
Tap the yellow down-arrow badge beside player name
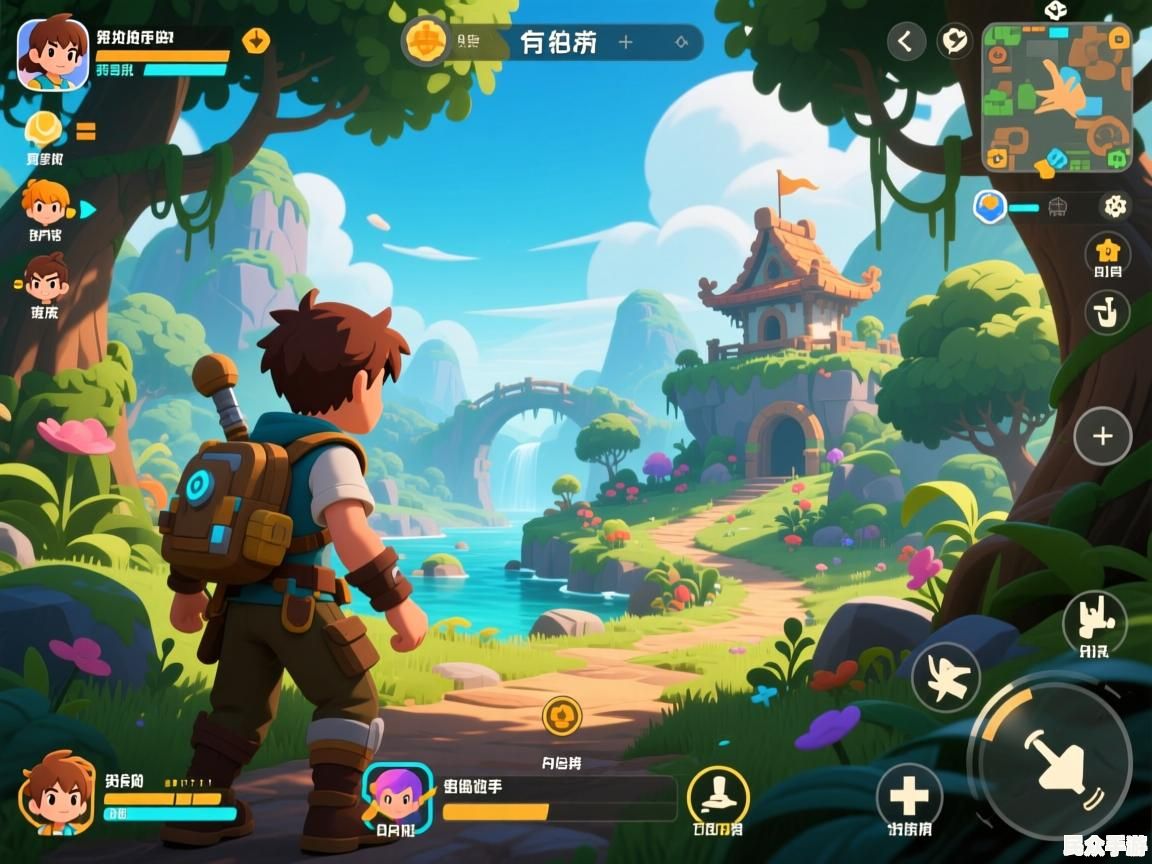256,41
